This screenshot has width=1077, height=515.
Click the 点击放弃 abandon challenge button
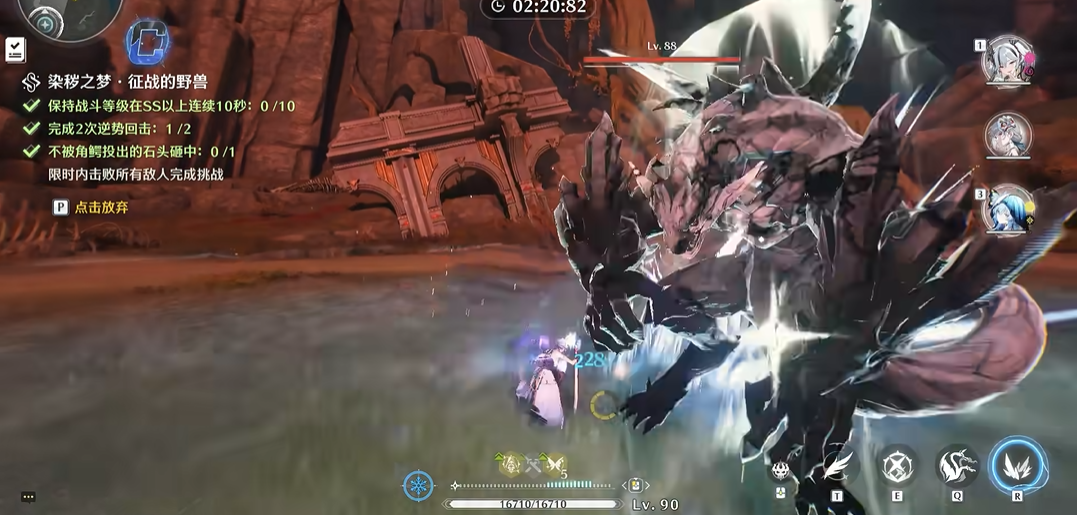pyautogui.click(x=92, y=207)
